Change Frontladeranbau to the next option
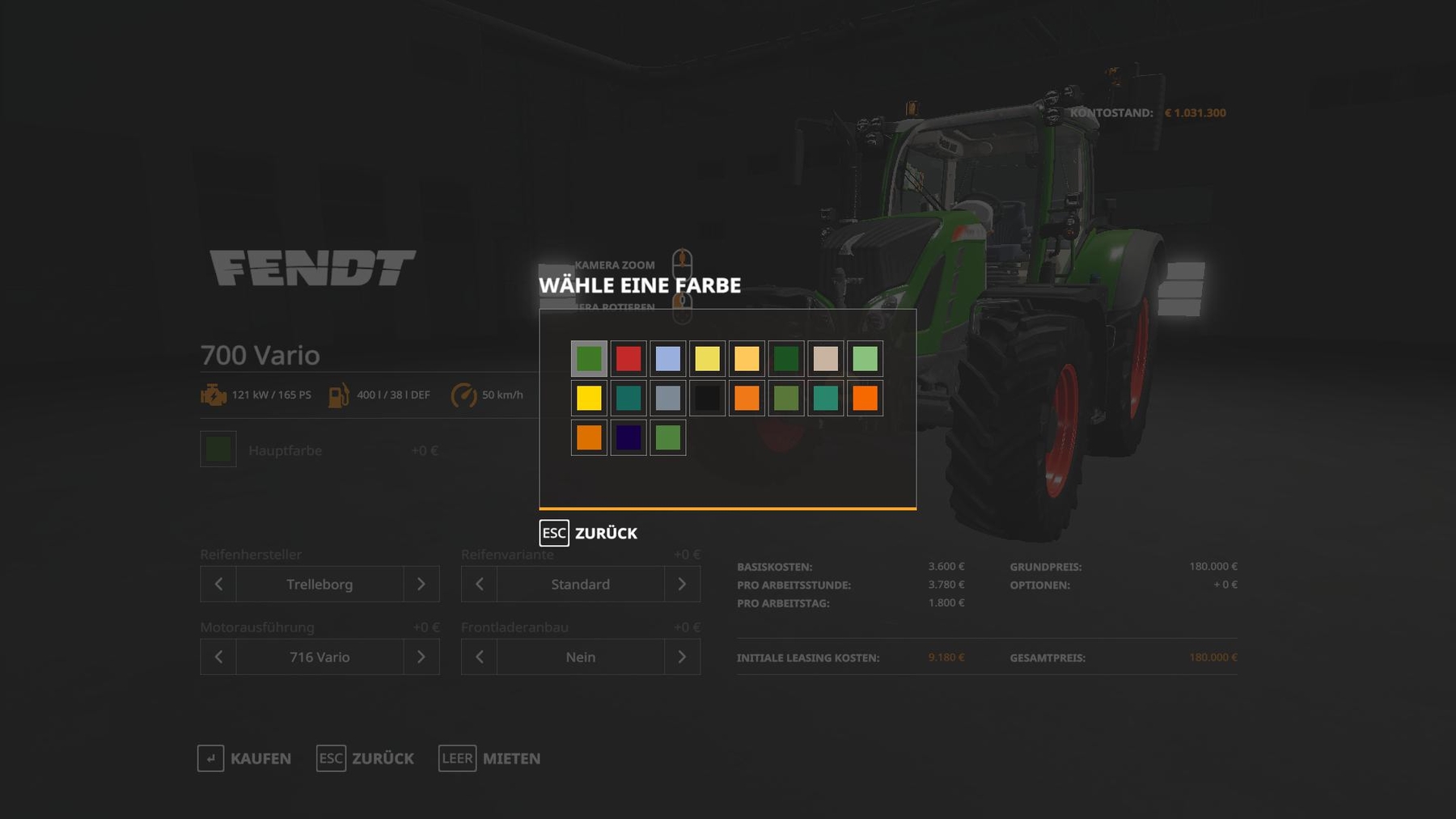The height and width of the screenshot is (819, 1456). click(x=682, y=656)
